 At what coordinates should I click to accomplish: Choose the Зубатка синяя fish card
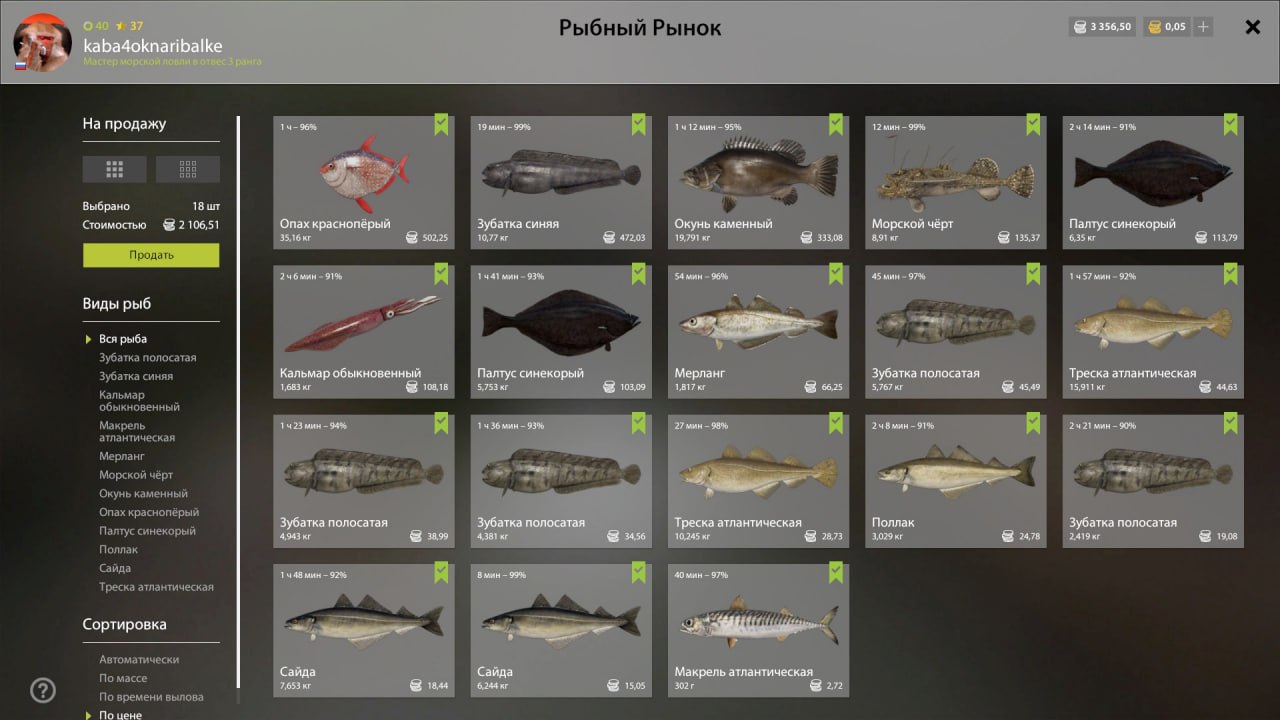(560, 182)
